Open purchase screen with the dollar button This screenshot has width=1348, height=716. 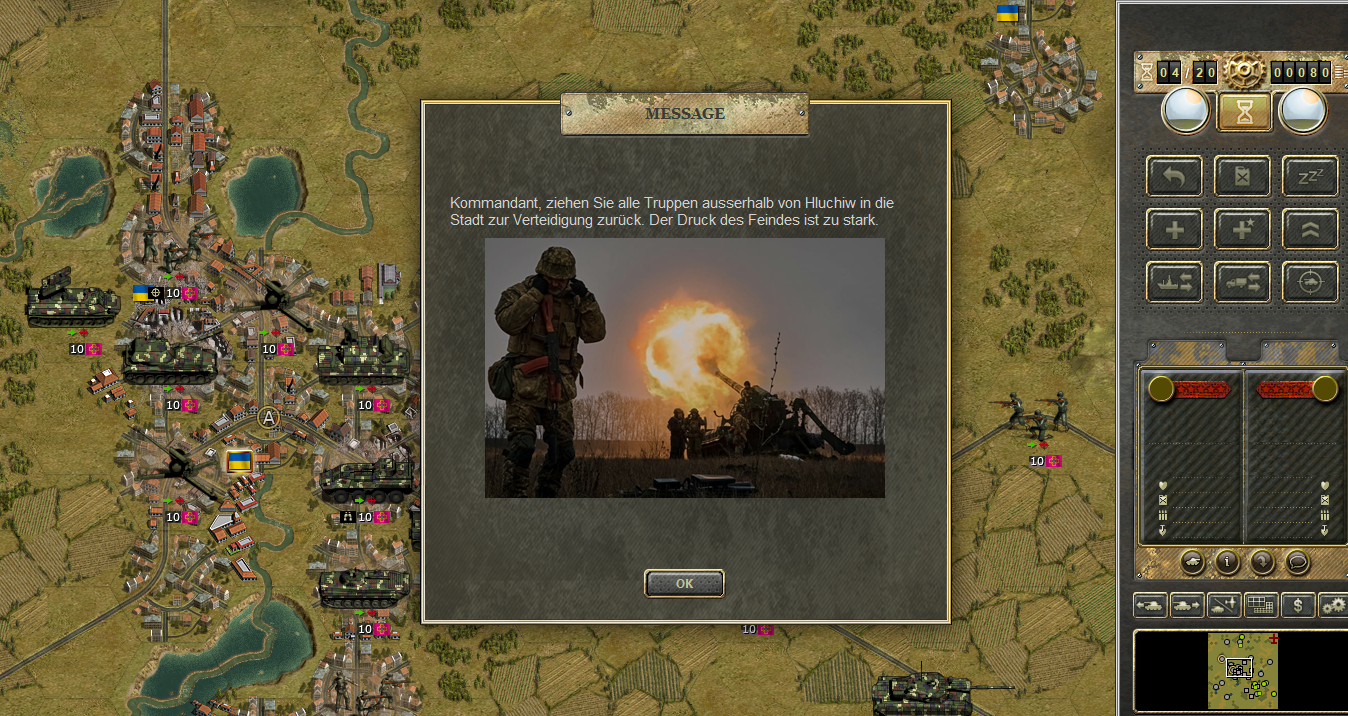pos(1298,605)
